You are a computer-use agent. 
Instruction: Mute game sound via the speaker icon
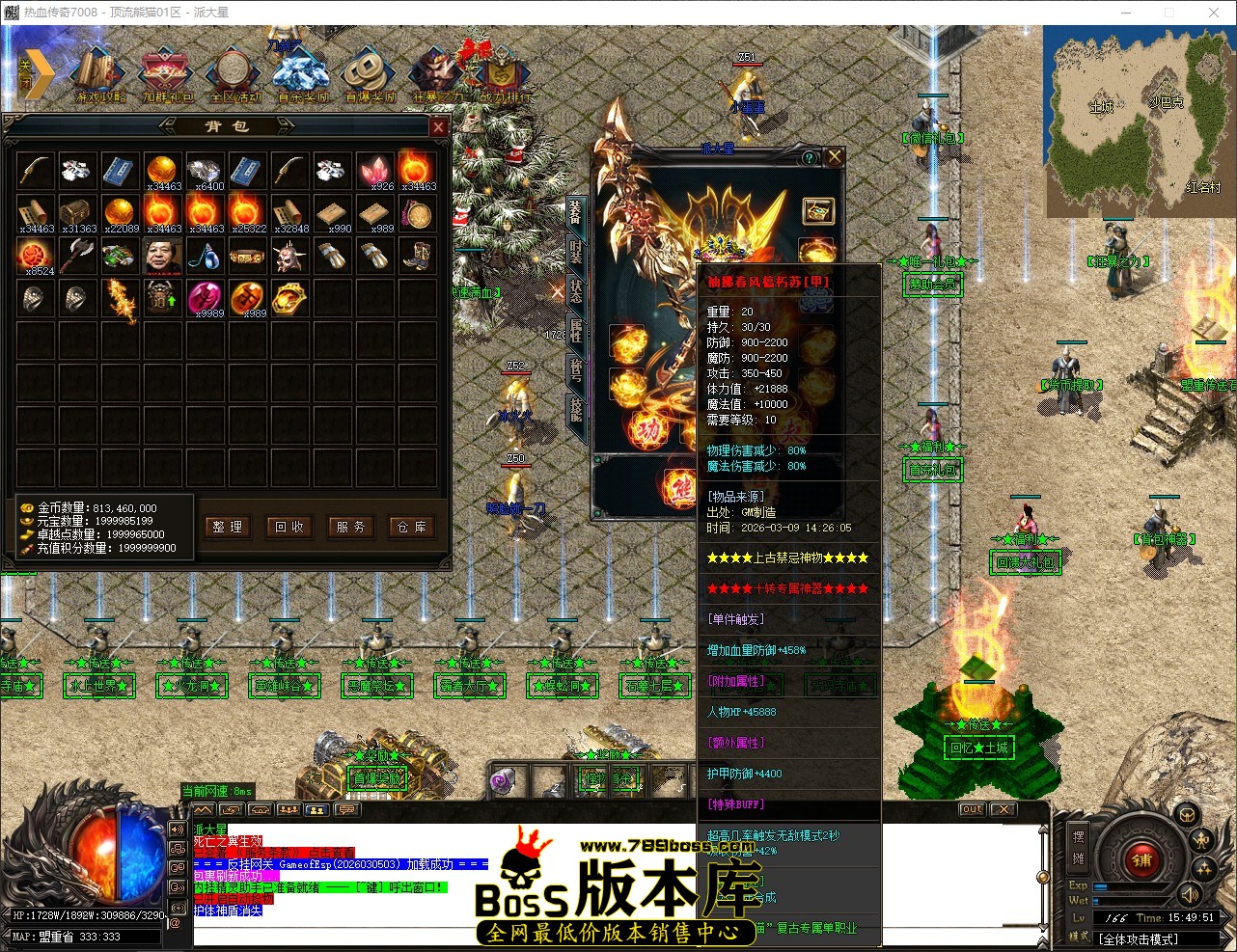click(1190, 895)
